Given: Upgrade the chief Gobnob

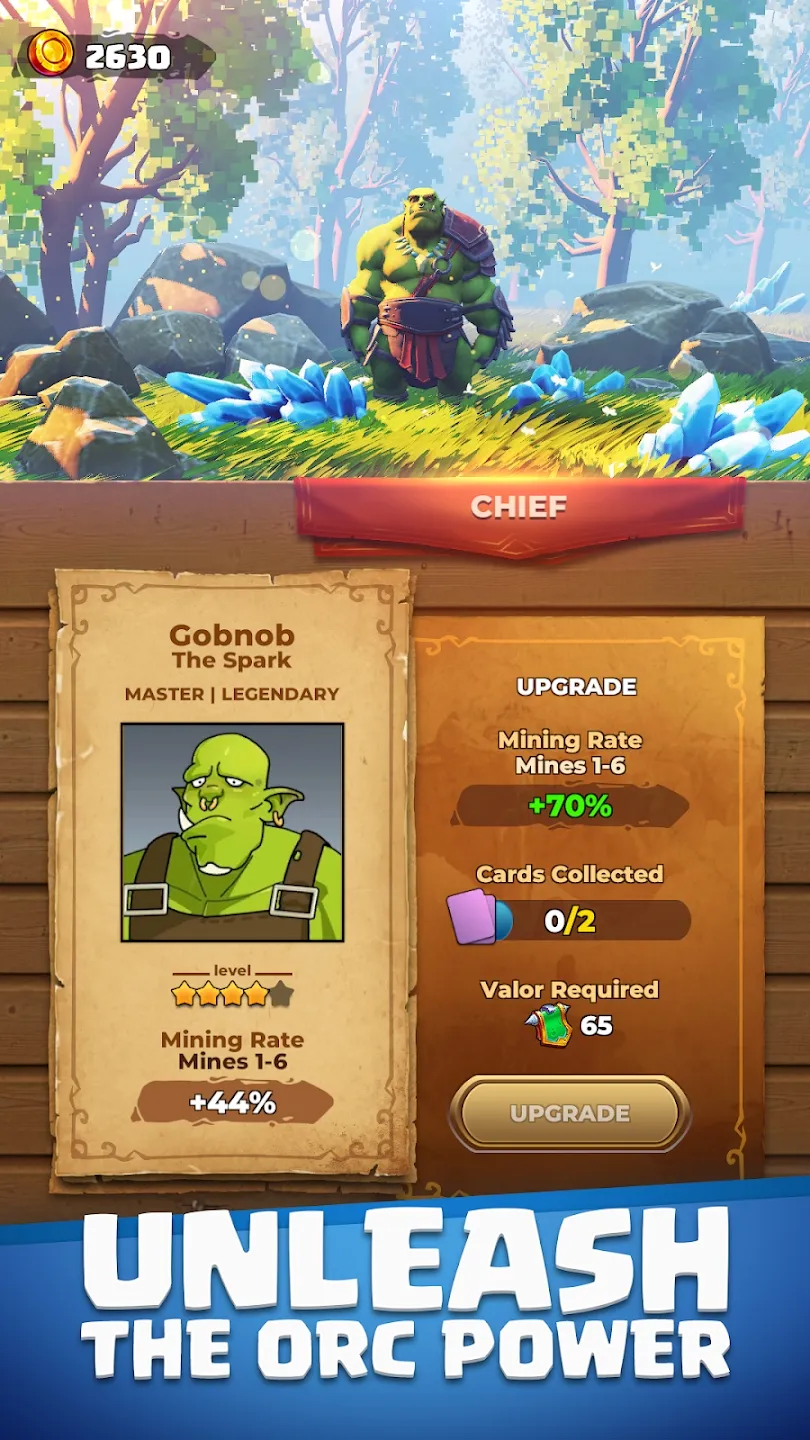Looking at the screenshot, I should (569, 1113).
